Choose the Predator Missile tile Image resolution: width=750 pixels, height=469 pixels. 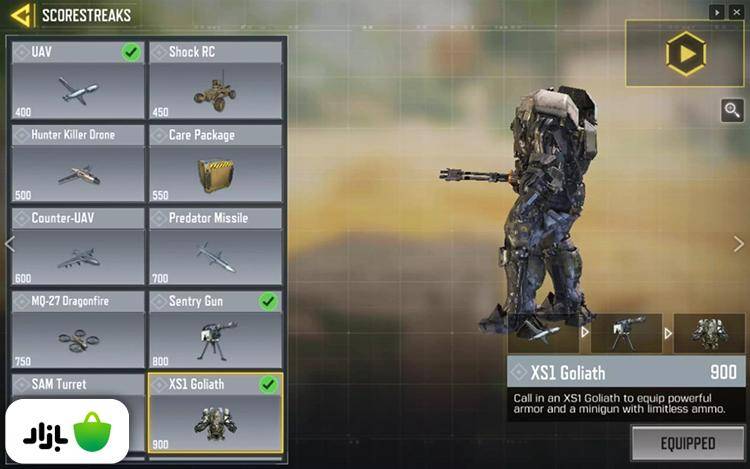coord(216,246)
